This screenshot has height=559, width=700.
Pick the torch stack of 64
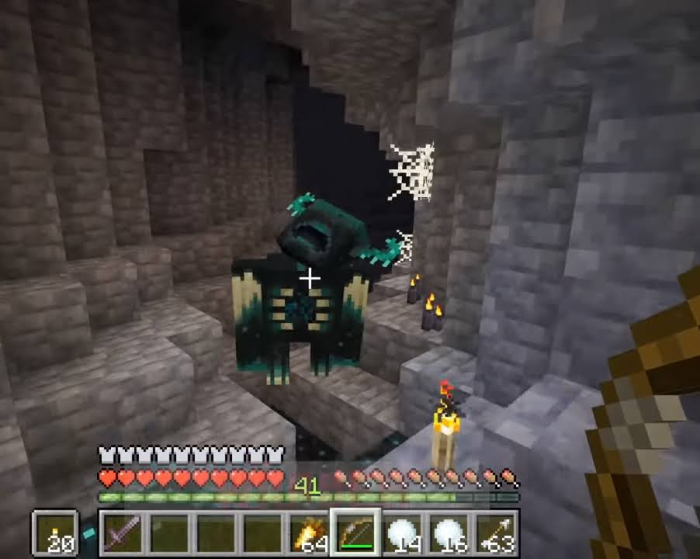click(x=310, y=533)
